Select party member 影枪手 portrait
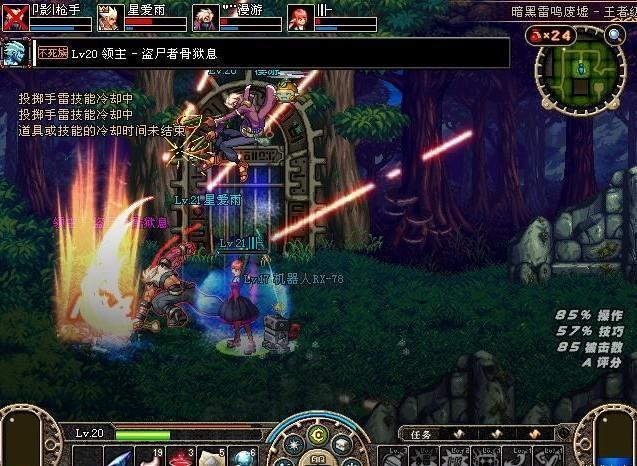This screenshot has width=637, height=466. [15, 18]
